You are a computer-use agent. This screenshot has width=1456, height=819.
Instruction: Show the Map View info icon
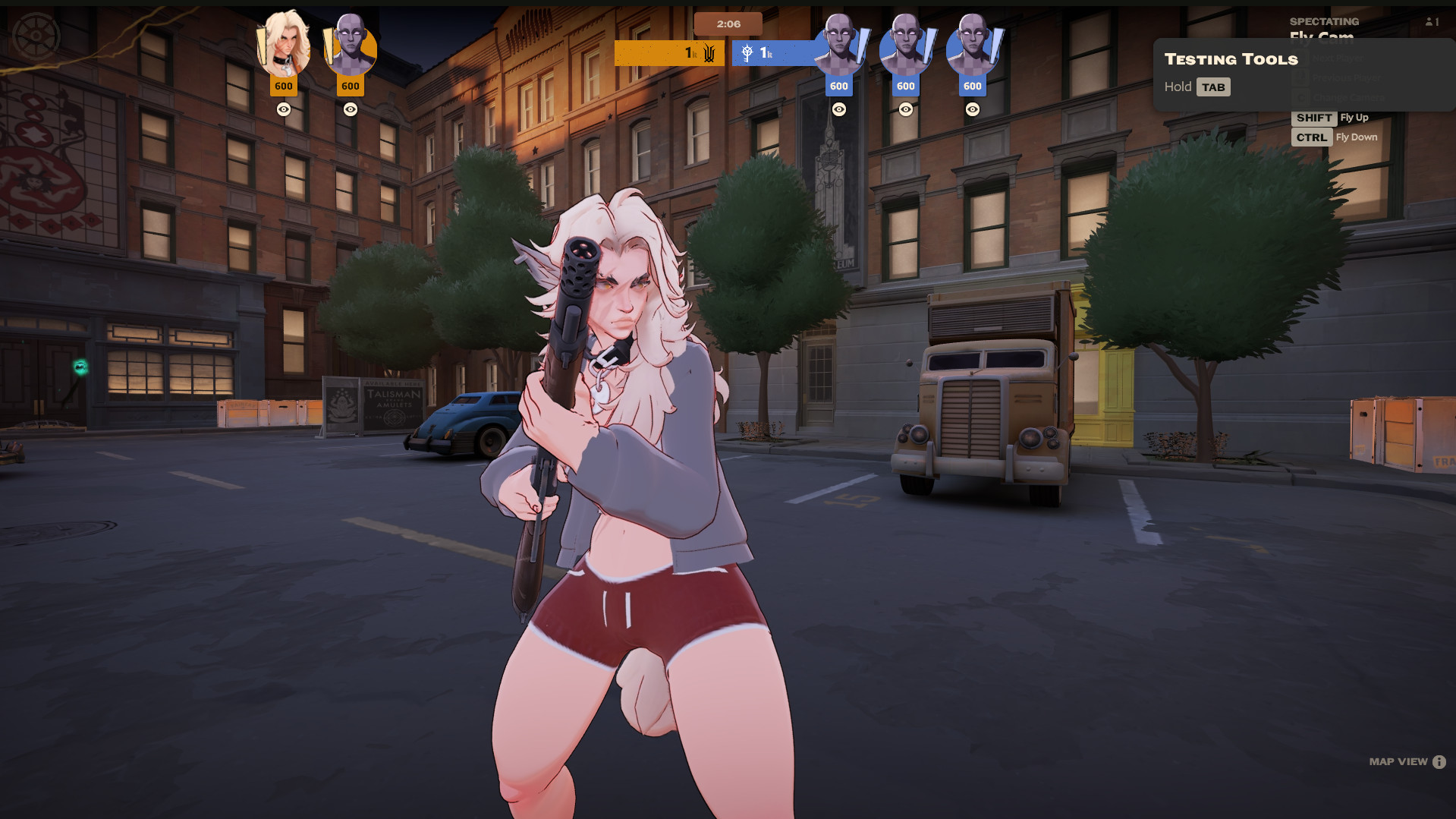[1439, 762]
